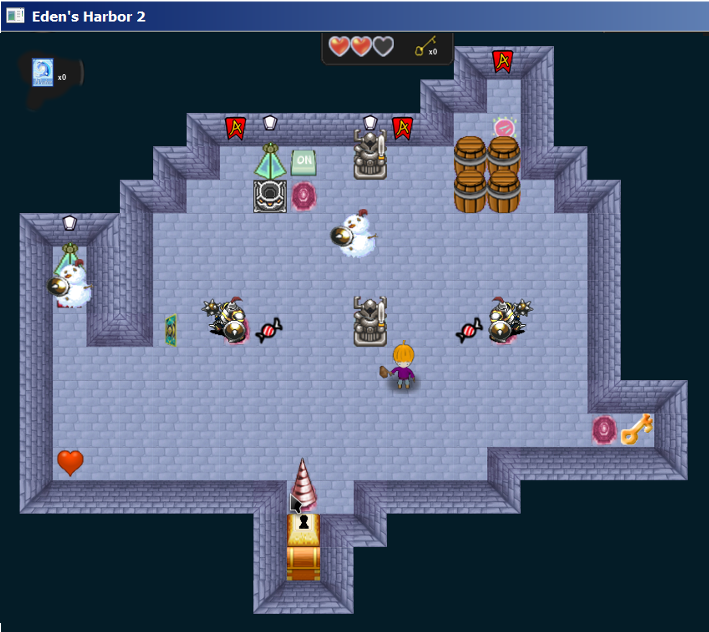Select the gold key icon beside the hearts

coord(423,46)
